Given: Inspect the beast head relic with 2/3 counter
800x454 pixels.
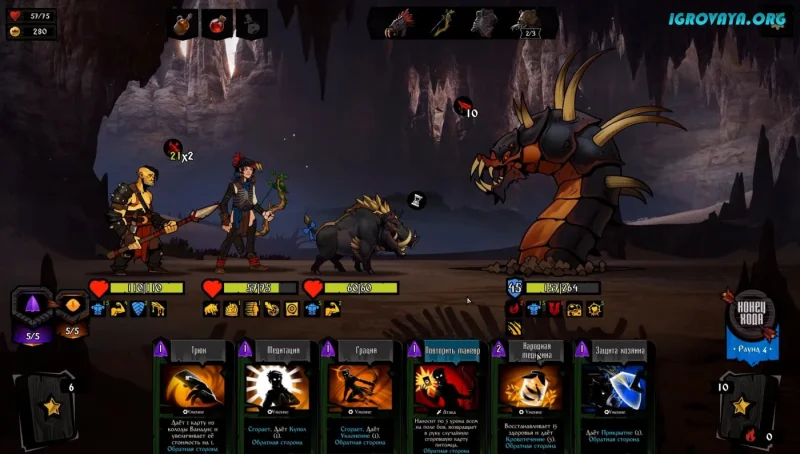Looking at the screenshot, I should pyautogui.click(x=524, y=22).
